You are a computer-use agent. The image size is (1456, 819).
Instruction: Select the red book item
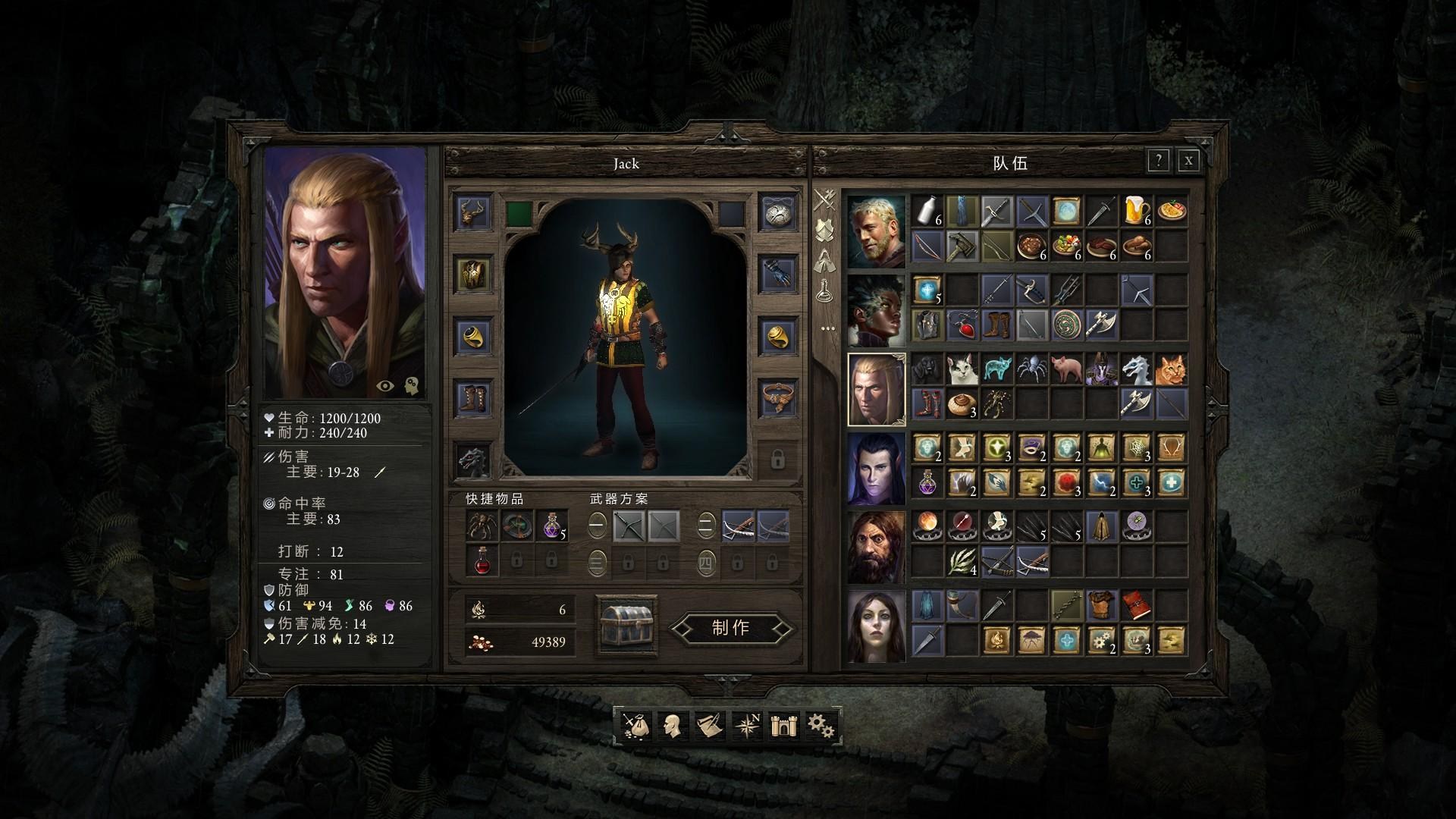click(x=1135, y=606)
